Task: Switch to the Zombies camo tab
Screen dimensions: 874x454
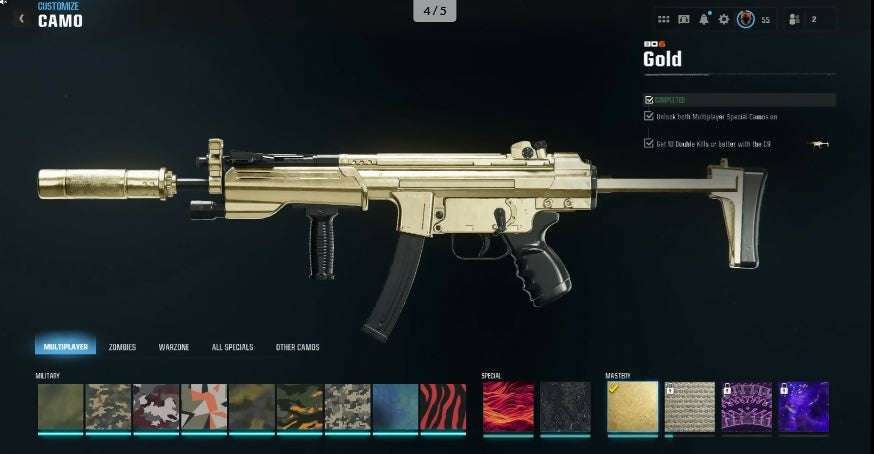Action: (x=122, y=347)
